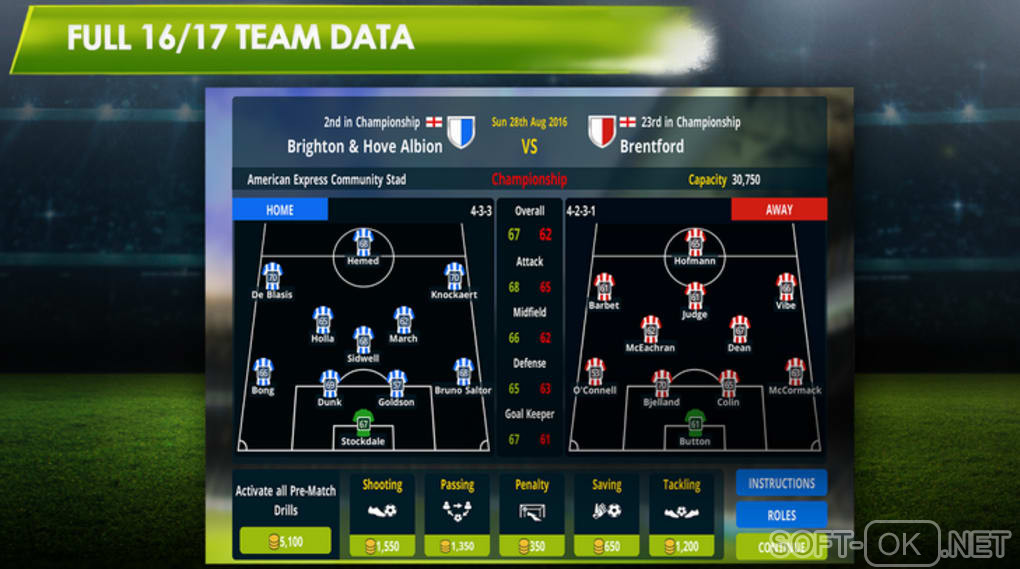Viewport: 1020px width, 569px height.
Task: Open the Instructions panel
Action: tap(781, 483)
